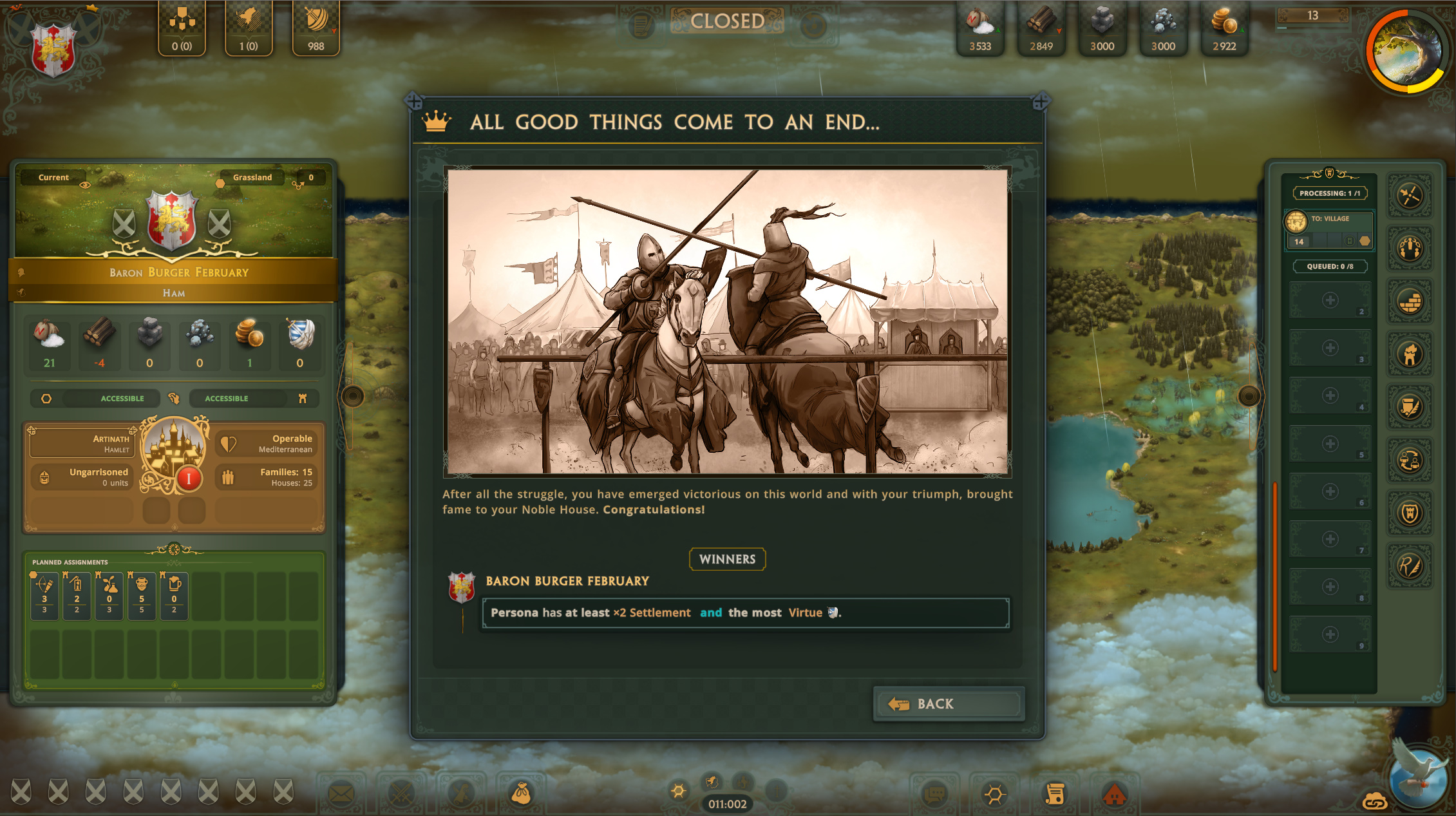Screen dimensions: 1456x816
Task: Select the winged-scroll chronicle icon
Action: point(1409,406)
